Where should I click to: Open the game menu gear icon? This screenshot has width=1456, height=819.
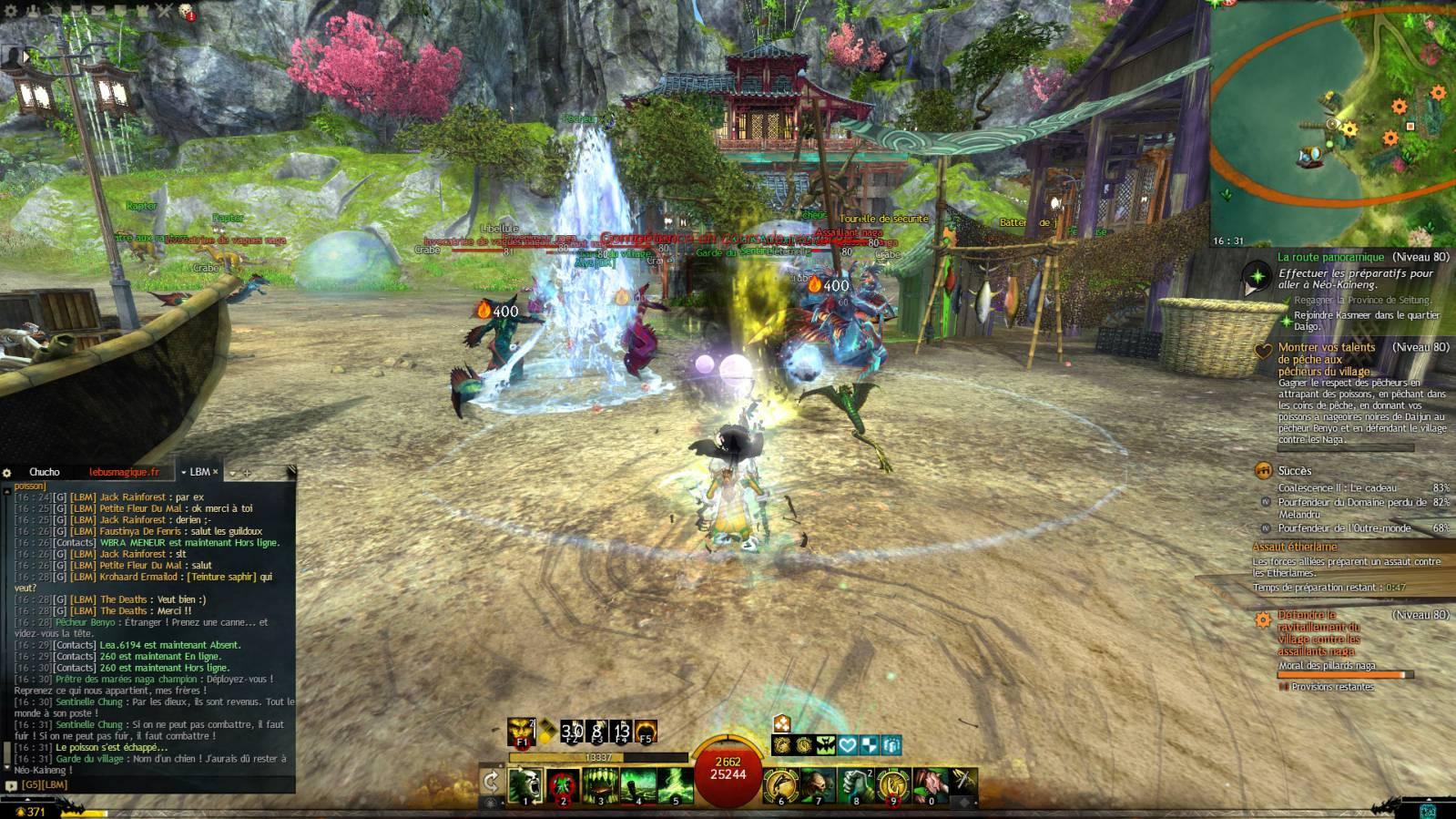[11, 11]
